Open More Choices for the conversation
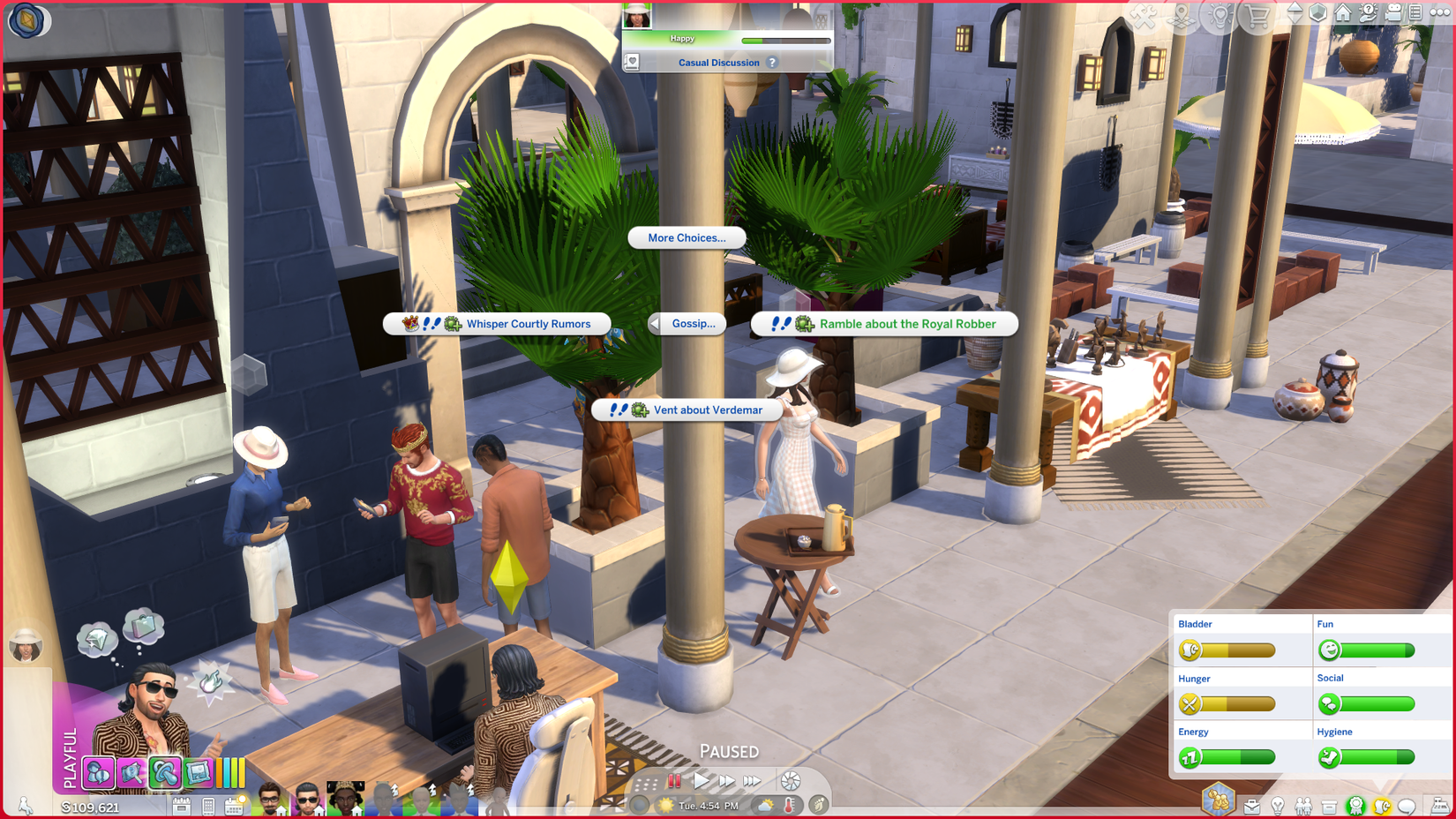The image size is (1456, 819). pos(687,237)
